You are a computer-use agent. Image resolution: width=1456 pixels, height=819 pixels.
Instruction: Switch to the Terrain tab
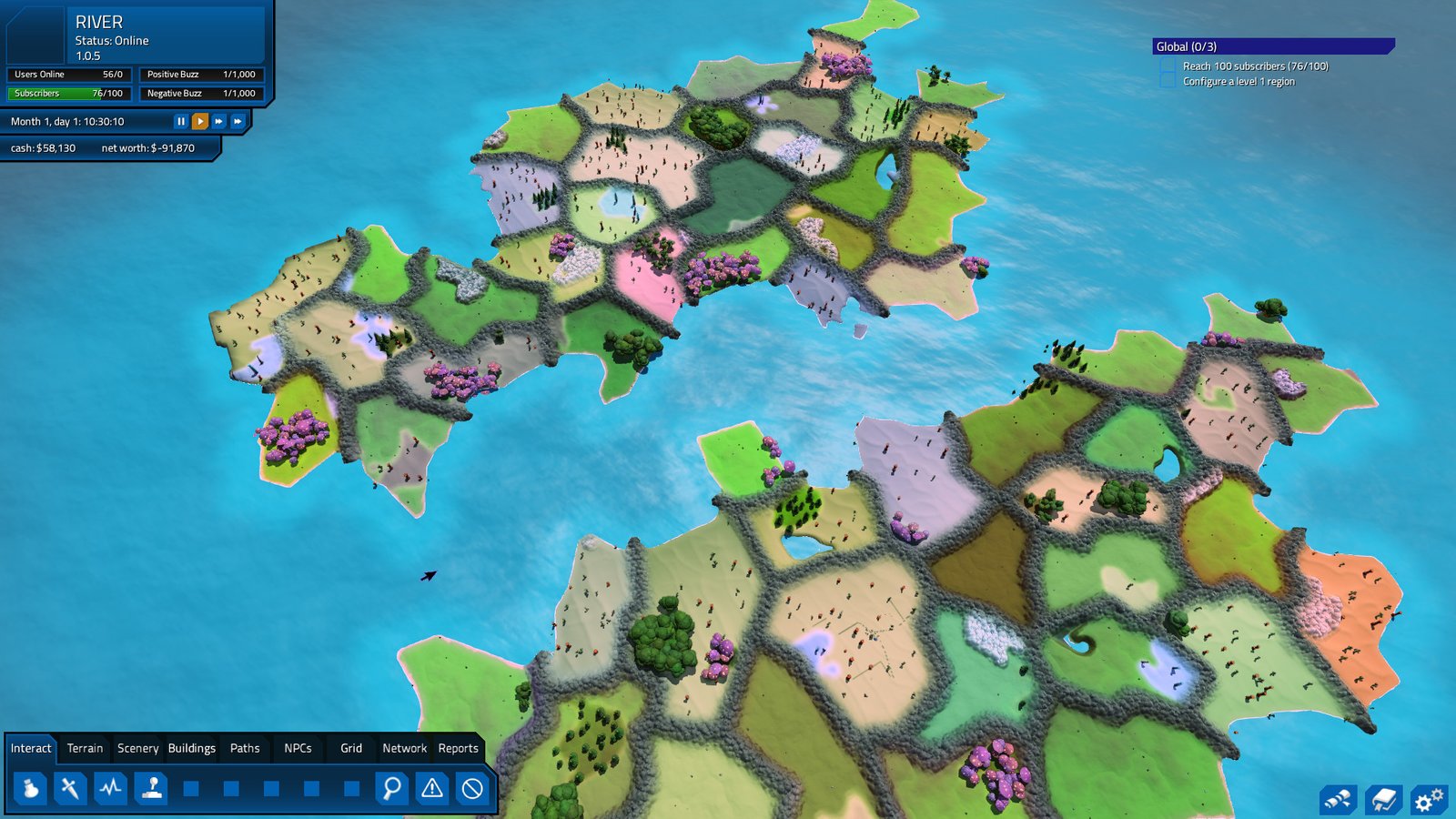[84, 748]
